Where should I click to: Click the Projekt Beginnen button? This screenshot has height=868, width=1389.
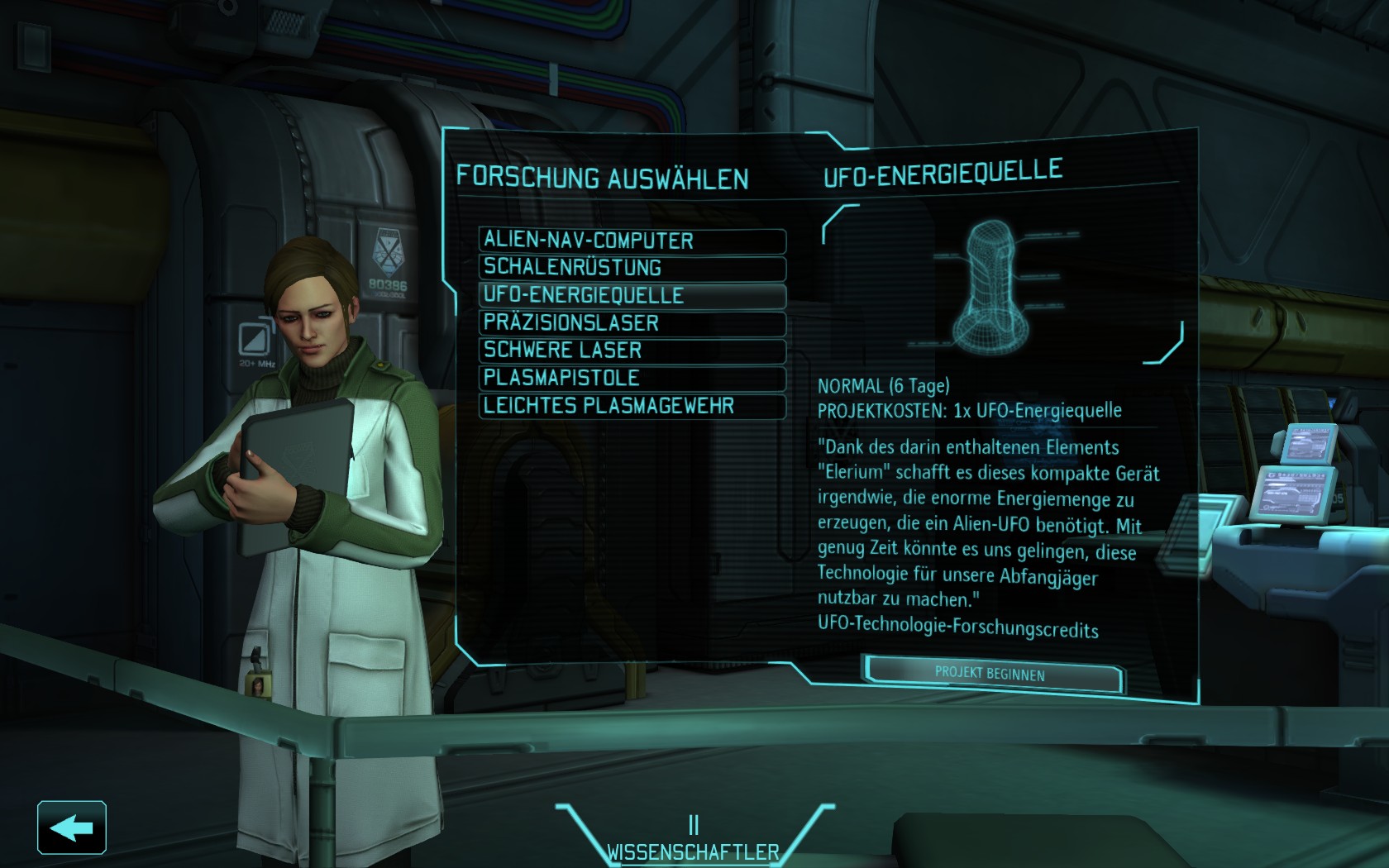[x=990, y=674]
